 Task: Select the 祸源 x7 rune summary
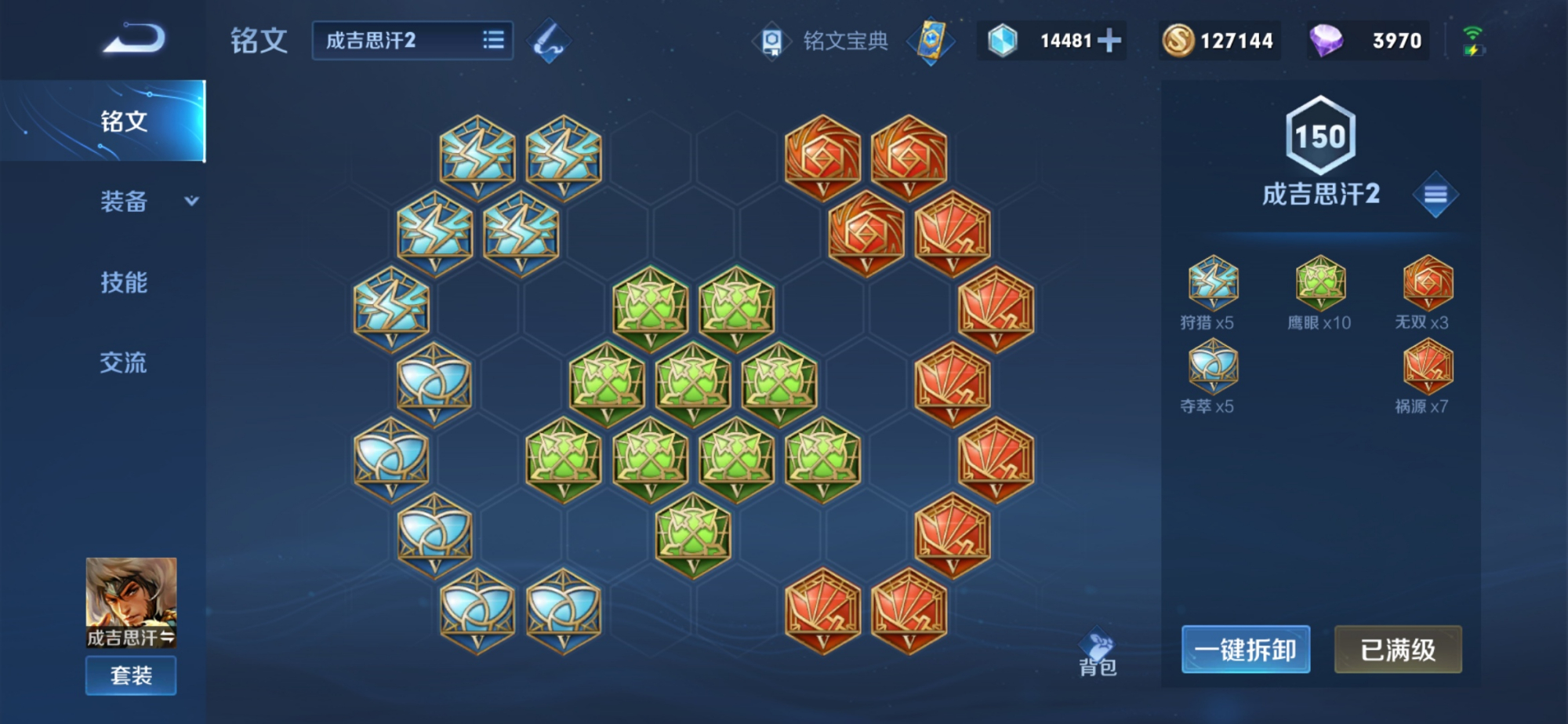coord(1427,376)
